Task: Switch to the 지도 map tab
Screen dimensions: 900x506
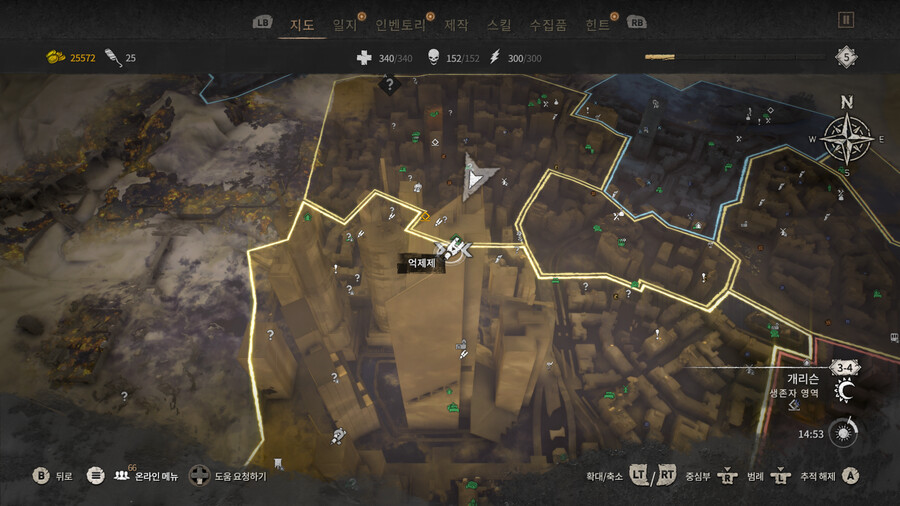Action: point(301,24)
